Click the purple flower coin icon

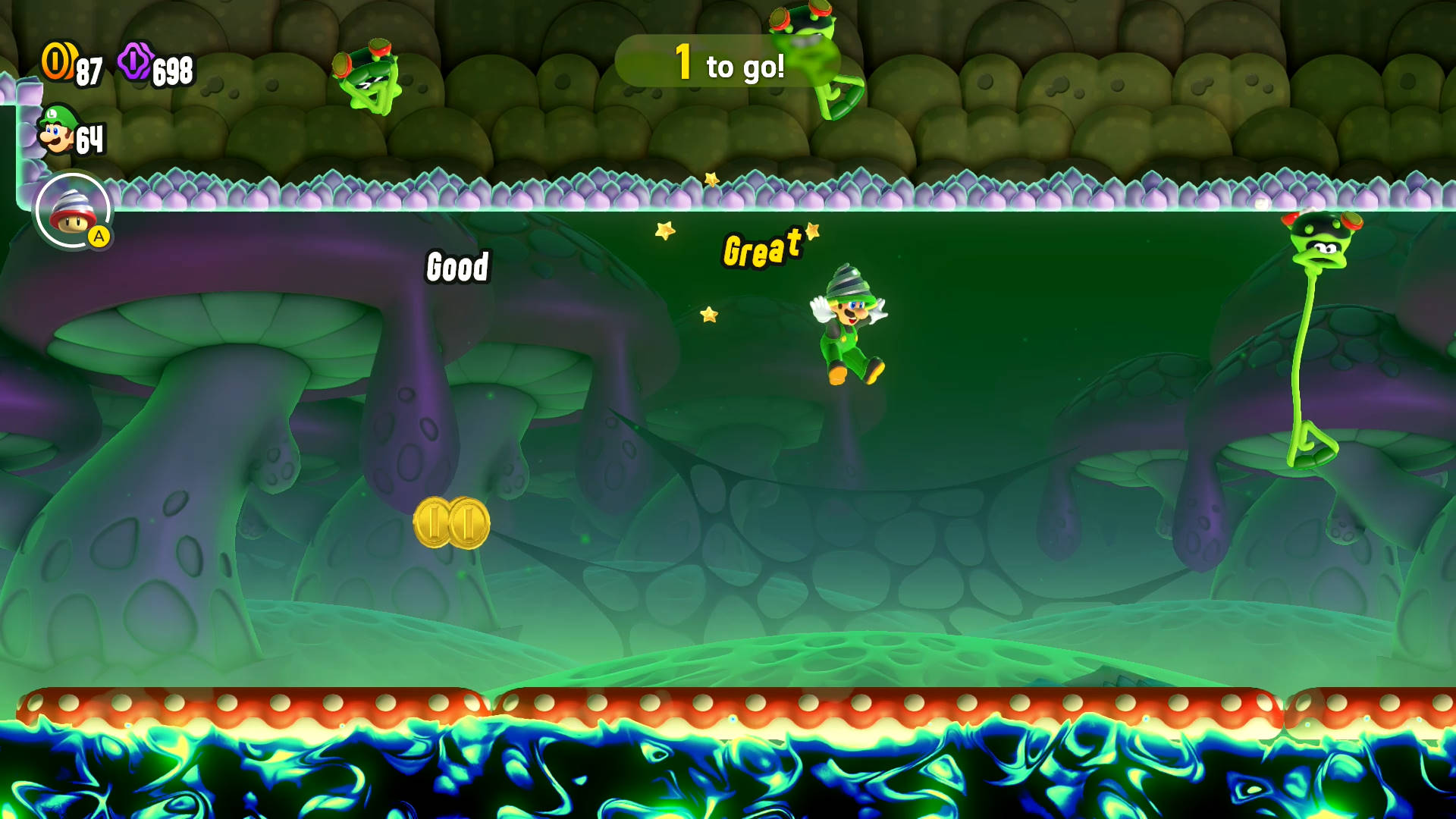[x=135, y=61]
